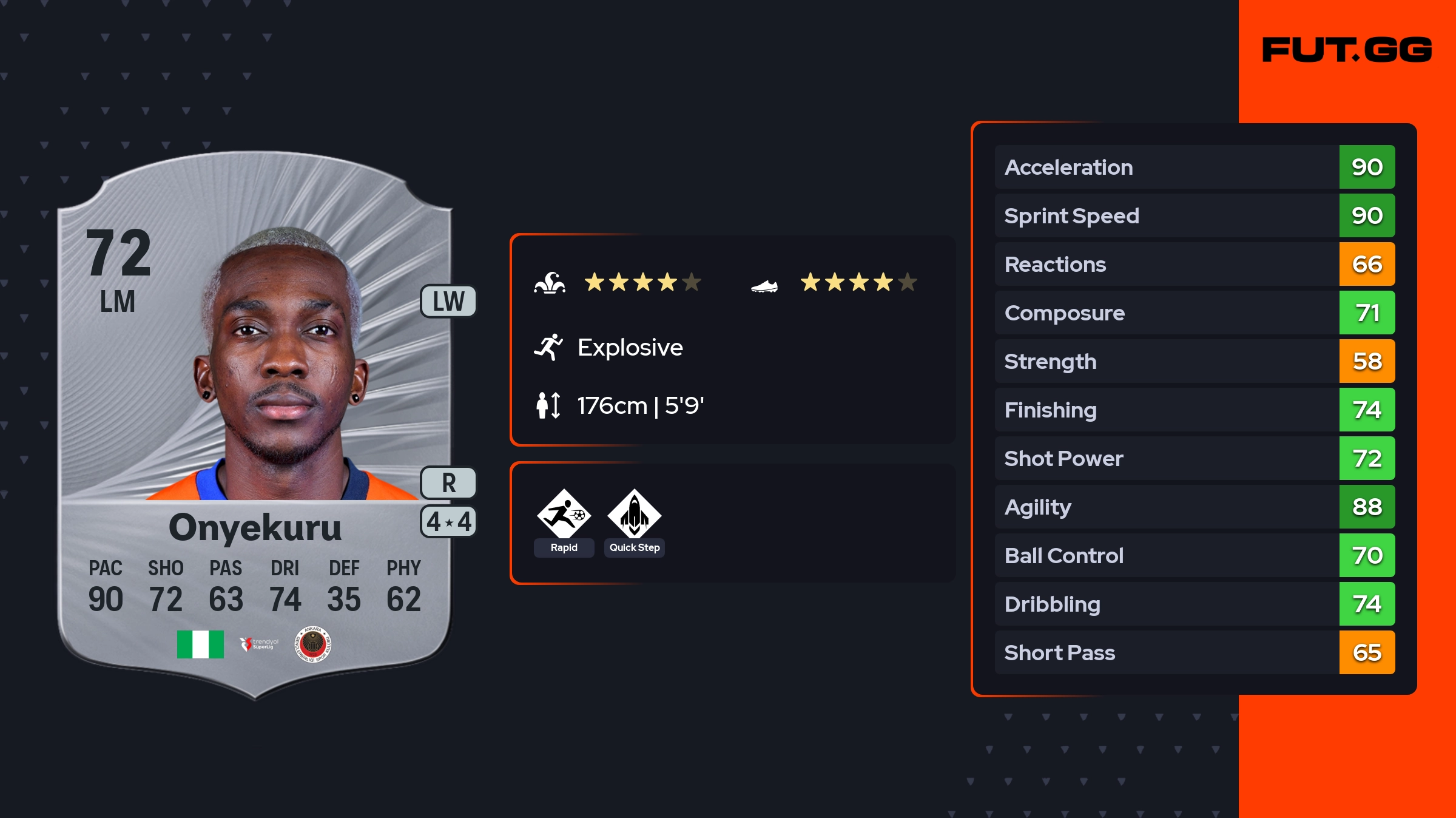Click the Acceleration stat row
Image resolution: width=1456 pixels, height=818 pixels.
pos(1194,167)
